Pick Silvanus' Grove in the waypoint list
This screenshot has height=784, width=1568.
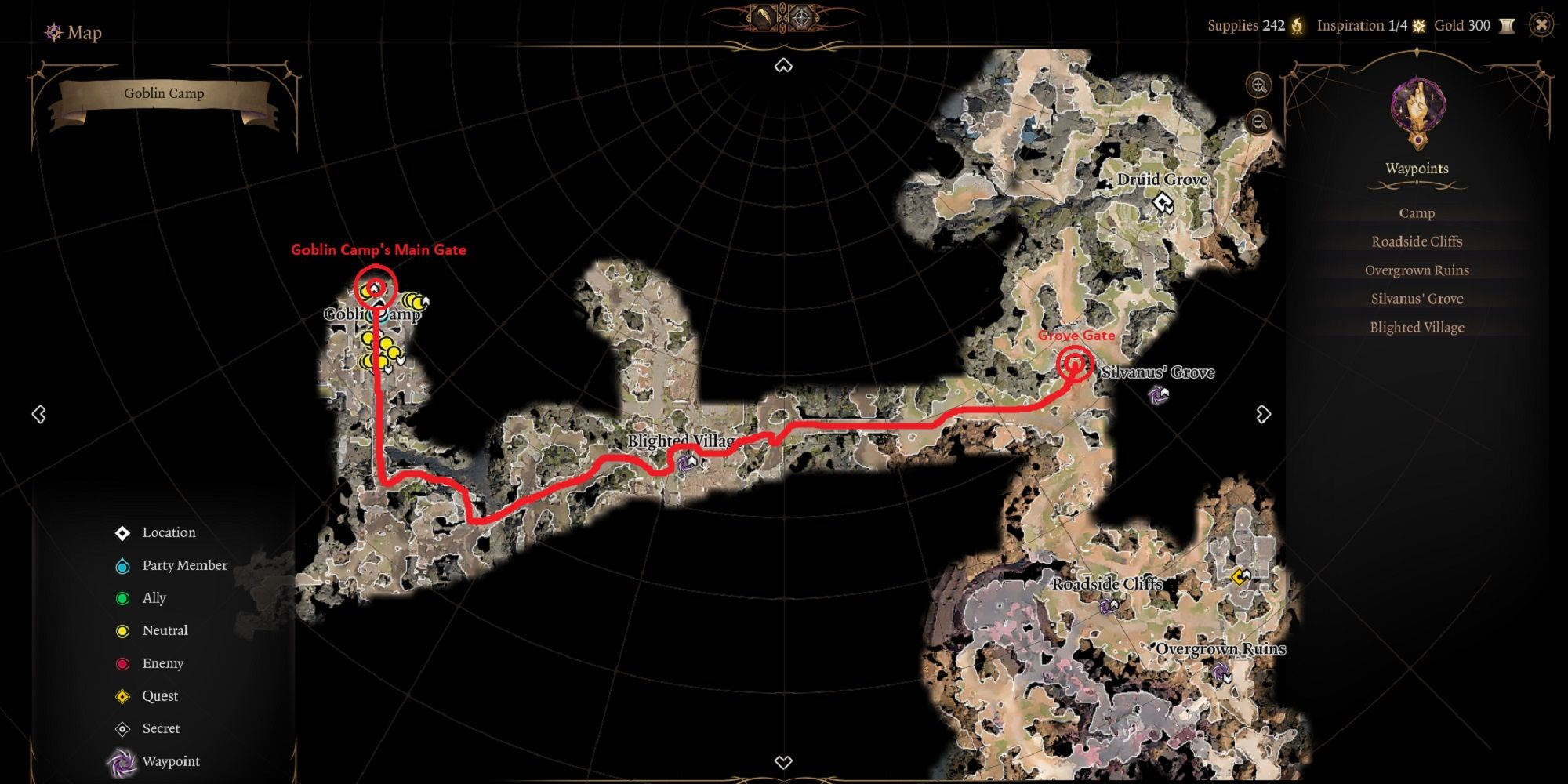(x=1417, y=299)
